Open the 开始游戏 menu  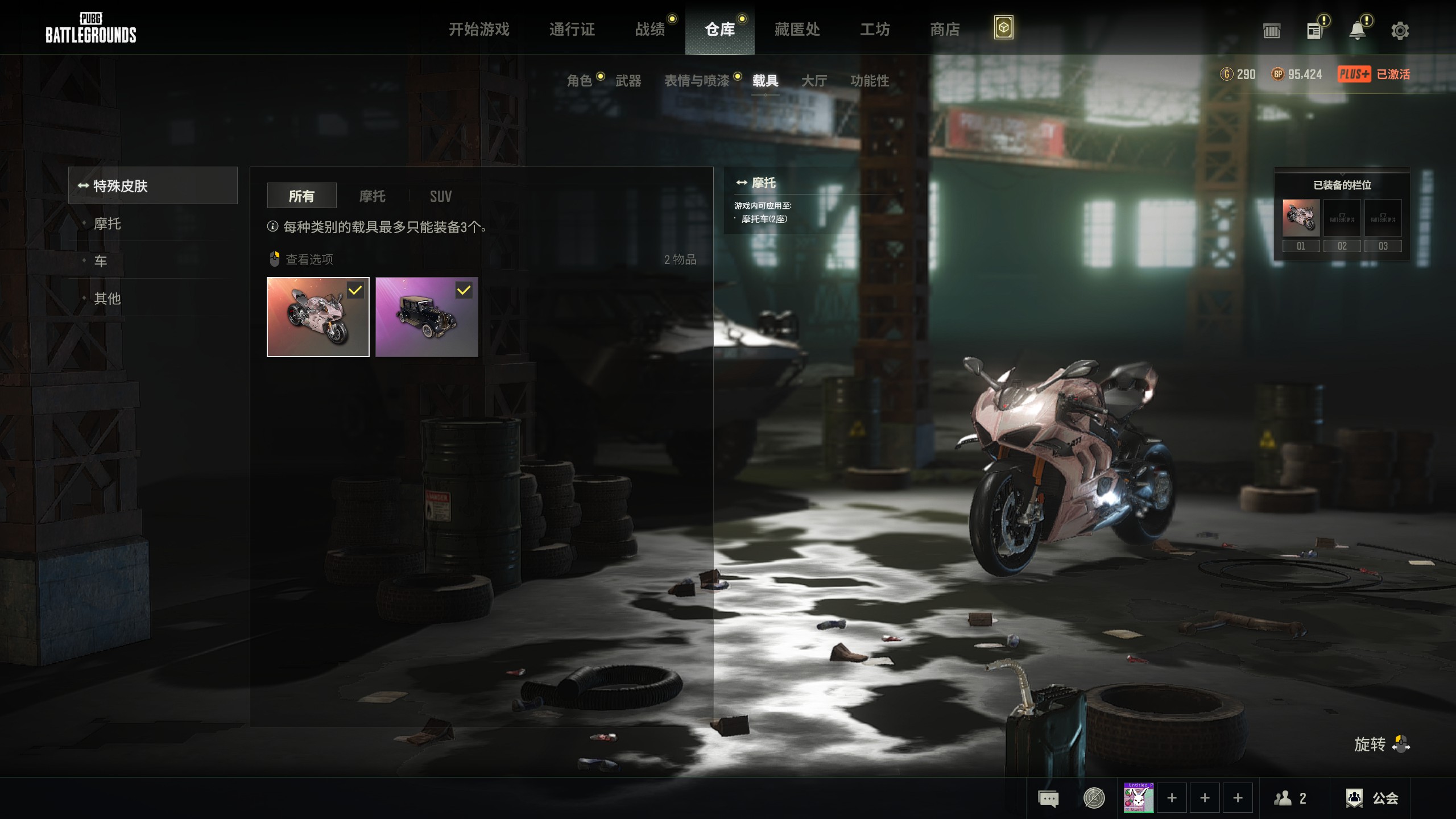pyautogui.click(x=479, y=29)
